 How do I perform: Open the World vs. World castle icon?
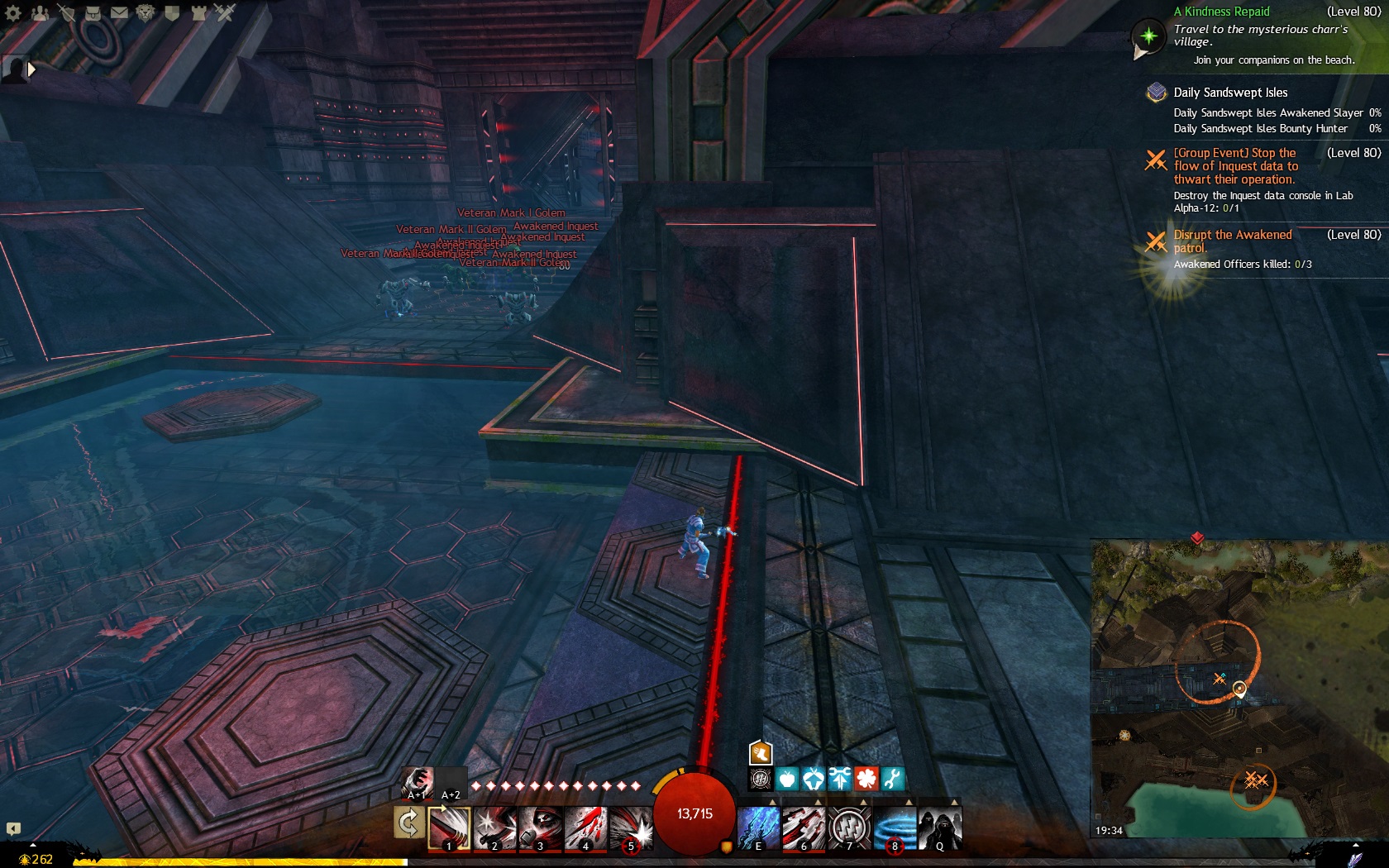pyautogui.click(x=198, y=13)
